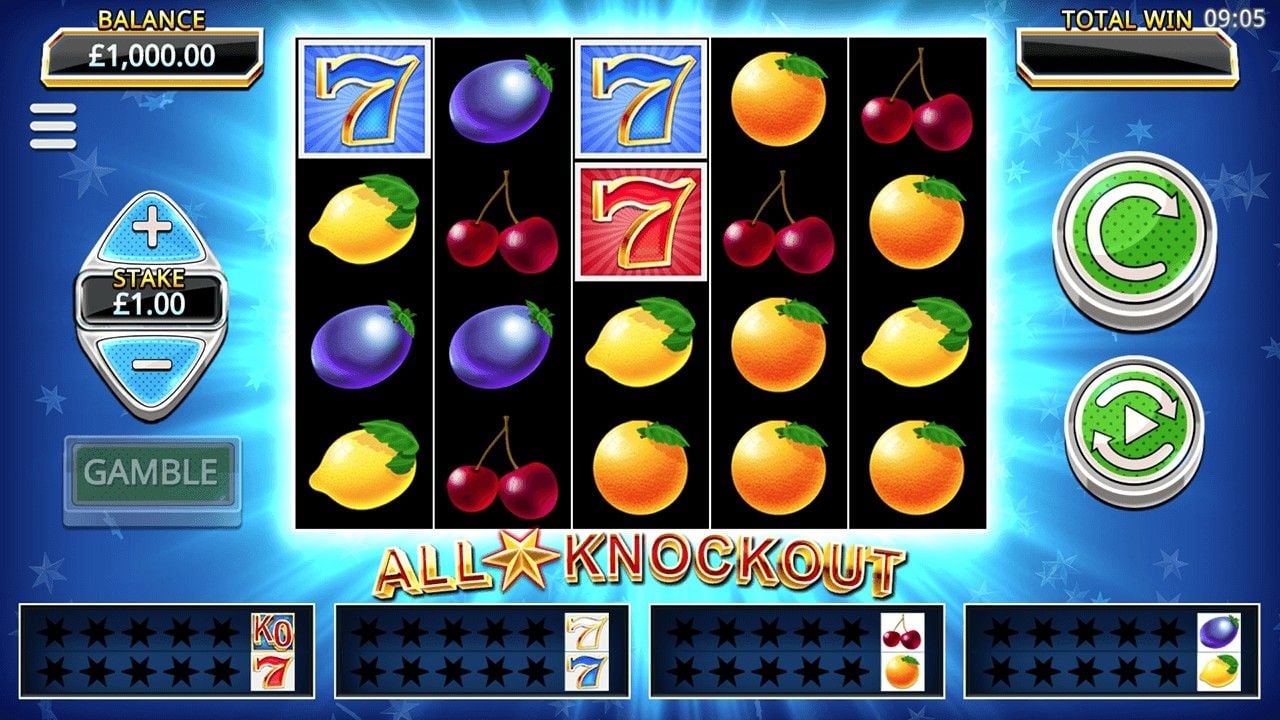The height and width of the screenshot is (720, 1280).
Task: Select the blue 7 symbol on reel one
Action: pyautogui.click(x=364, y=97)
